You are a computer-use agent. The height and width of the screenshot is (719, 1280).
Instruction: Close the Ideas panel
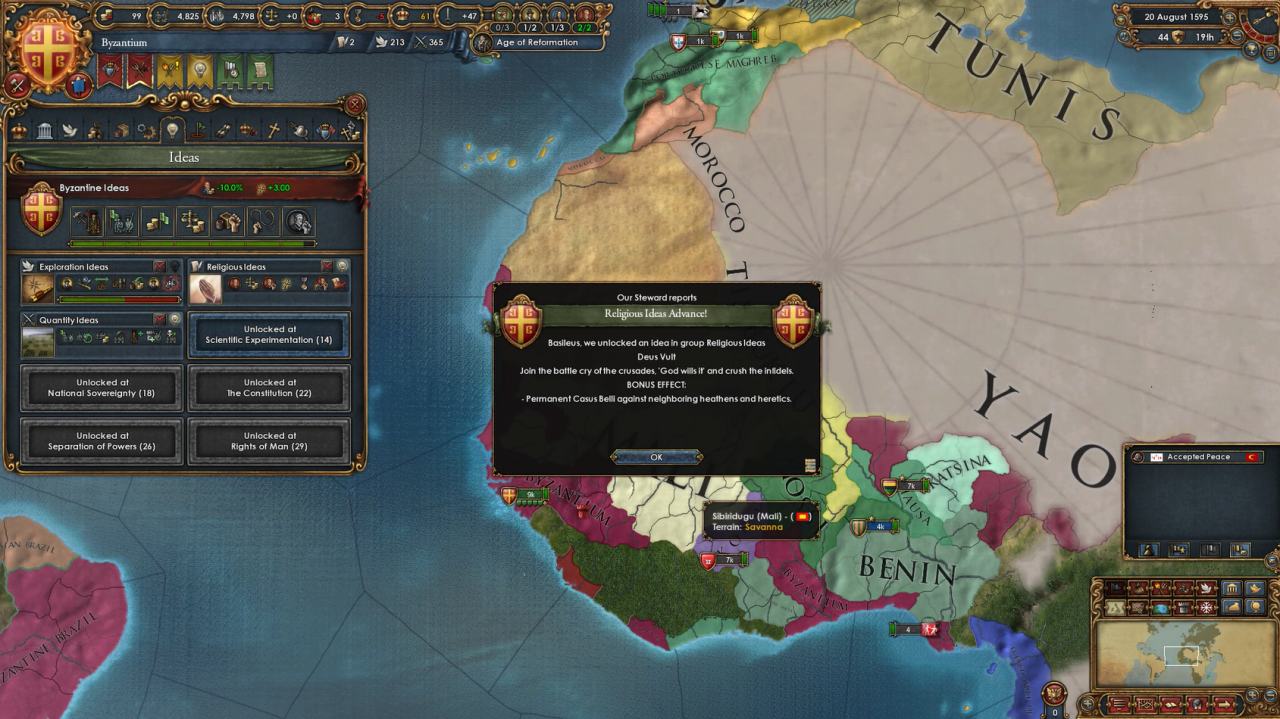355,104
